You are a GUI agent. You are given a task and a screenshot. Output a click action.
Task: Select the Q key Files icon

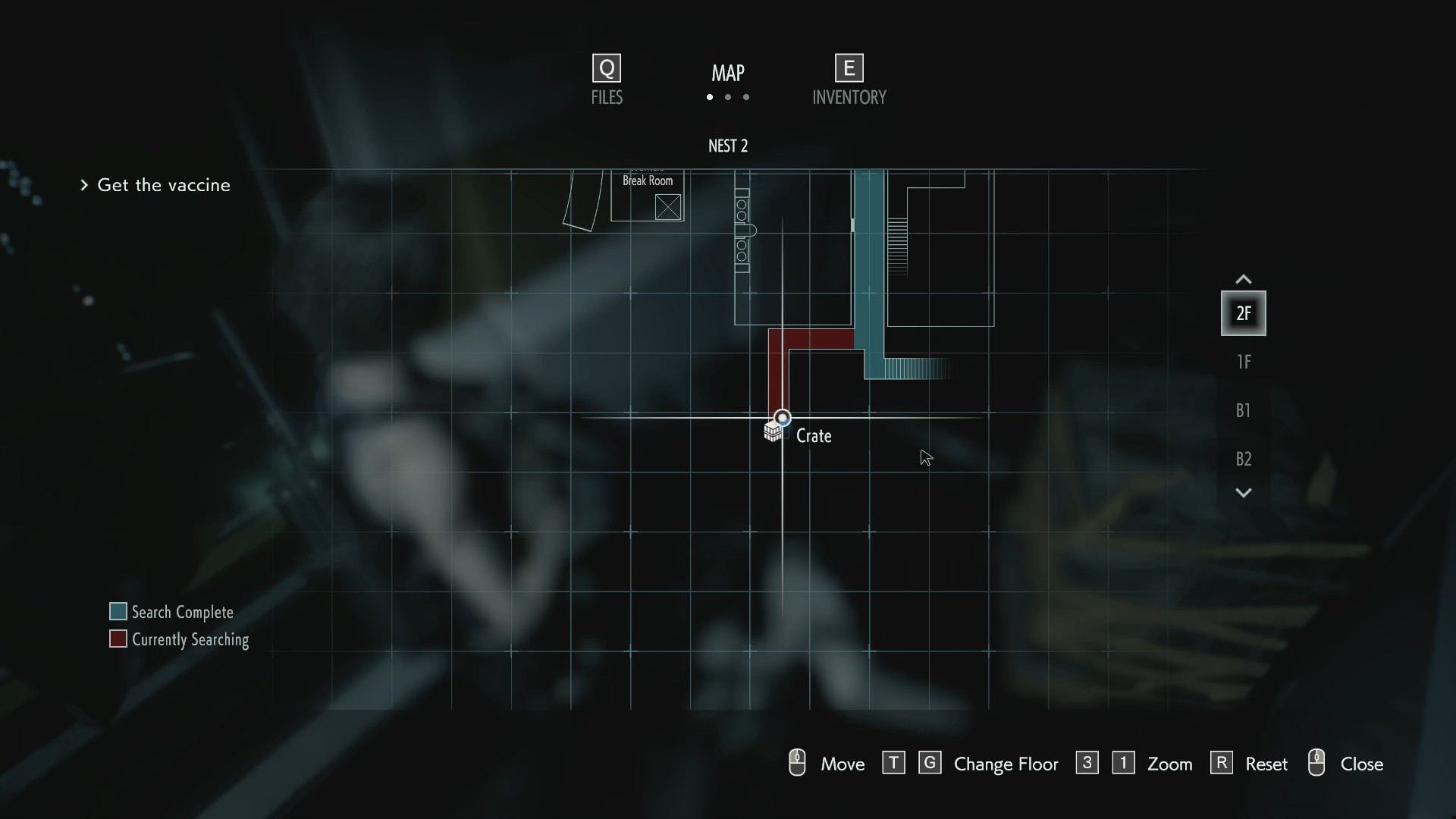click(x=605, y=67)
